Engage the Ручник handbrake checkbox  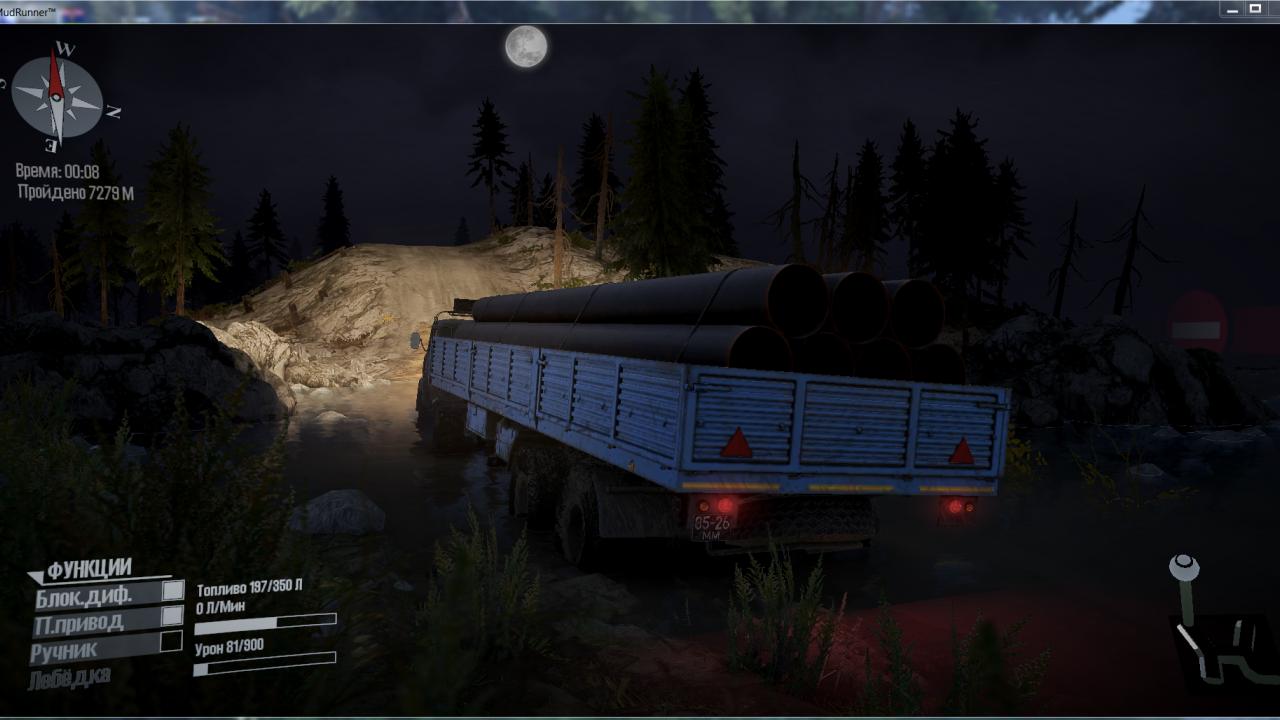click(x=172, y=641)
